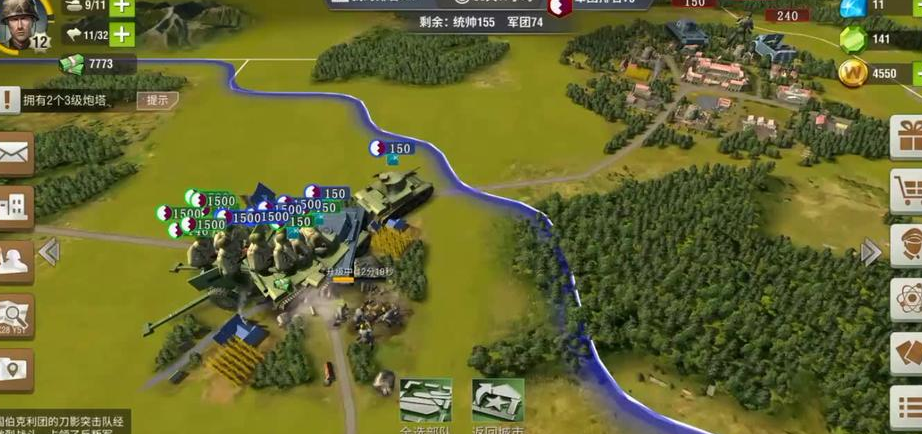This screenshot has height=434, width=922.
Task: Return to city with 返回城市
Action: point(498,403)
